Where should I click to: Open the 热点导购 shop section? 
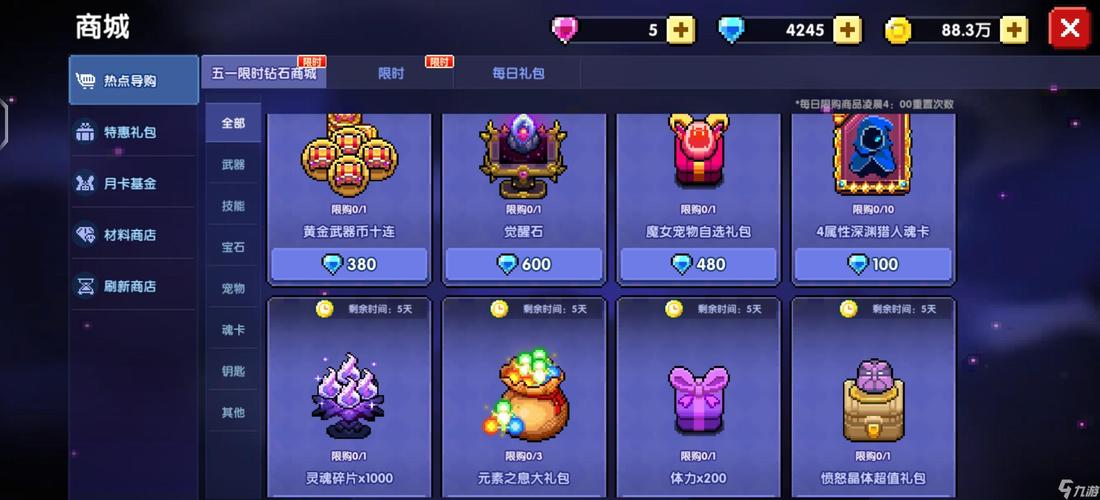pos(133,80)
